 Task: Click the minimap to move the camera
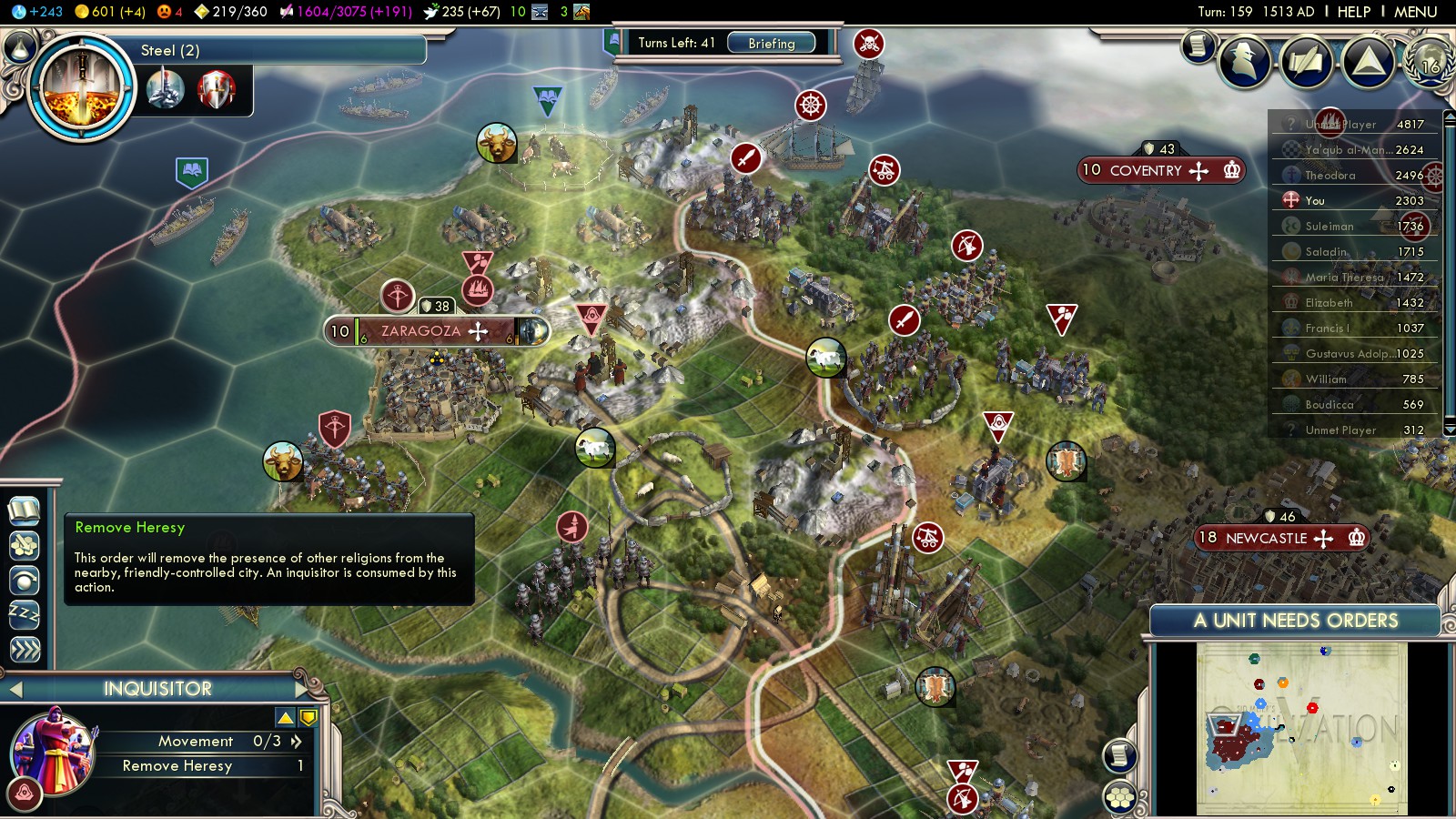pos(1301,728)
